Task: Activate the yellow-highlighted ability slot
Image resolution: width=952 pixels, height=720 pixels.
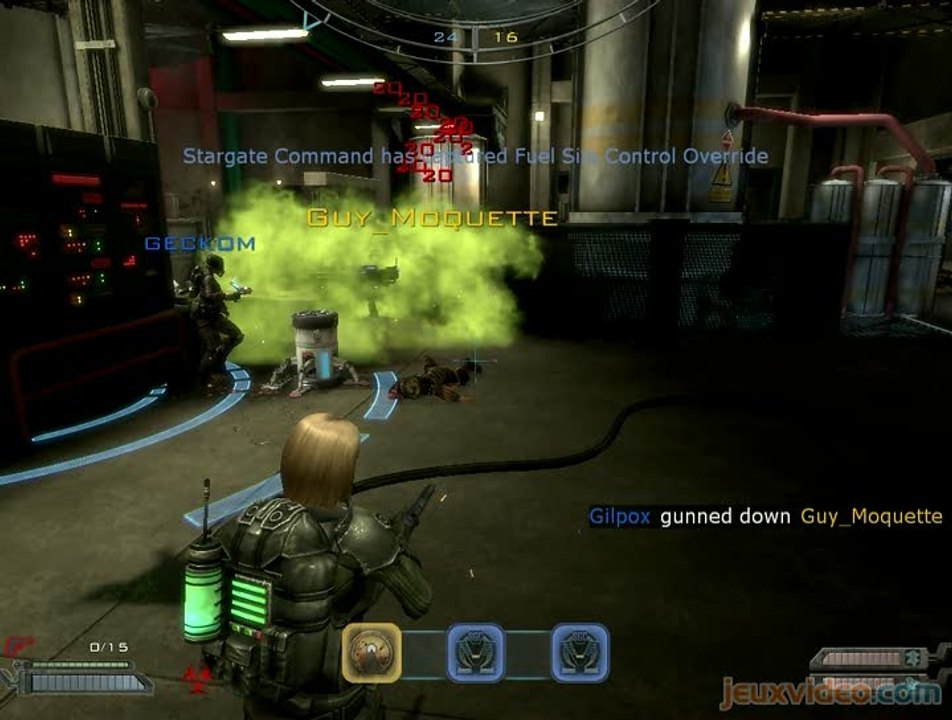Action: [372, 653]
